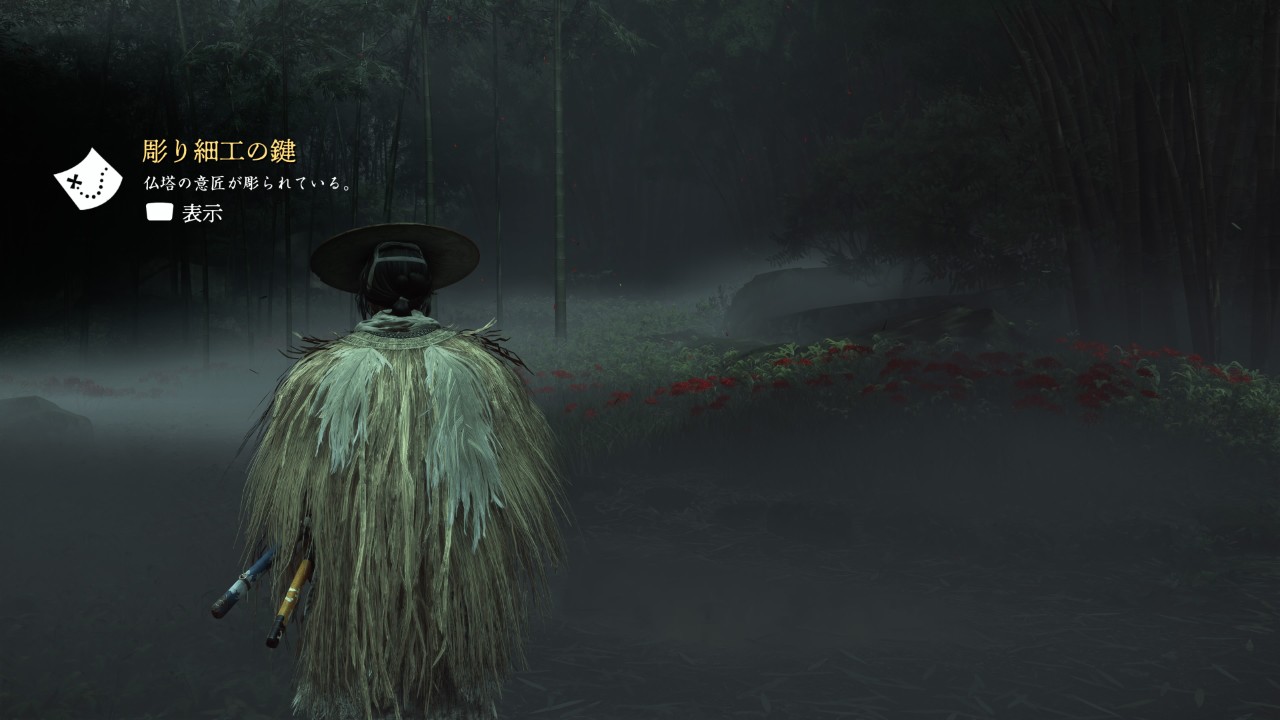Select the 彫り細工の鍵 item notification title

(219, 152)
